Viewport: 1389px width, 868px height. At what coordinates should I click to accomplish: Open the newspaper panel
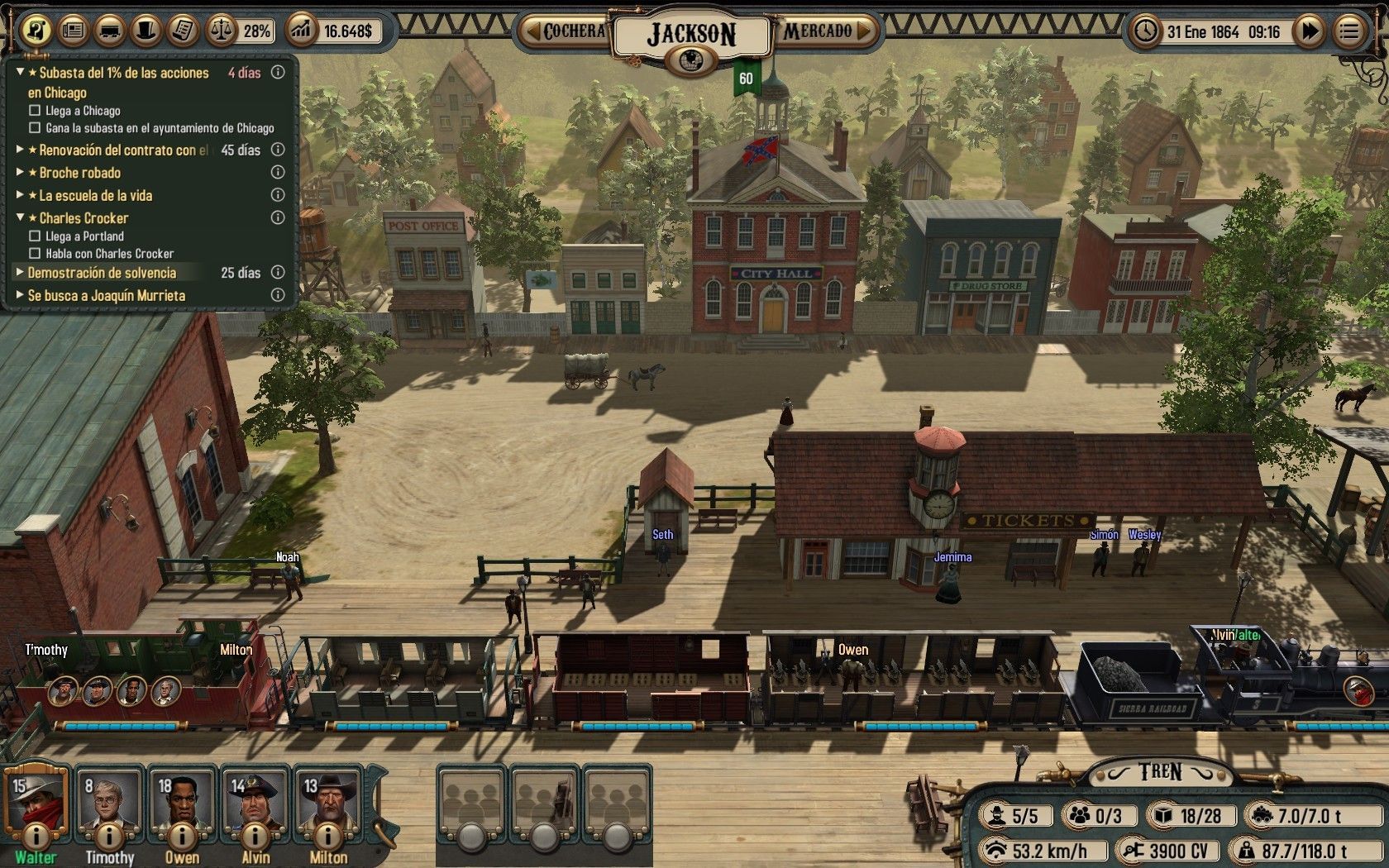74,31
